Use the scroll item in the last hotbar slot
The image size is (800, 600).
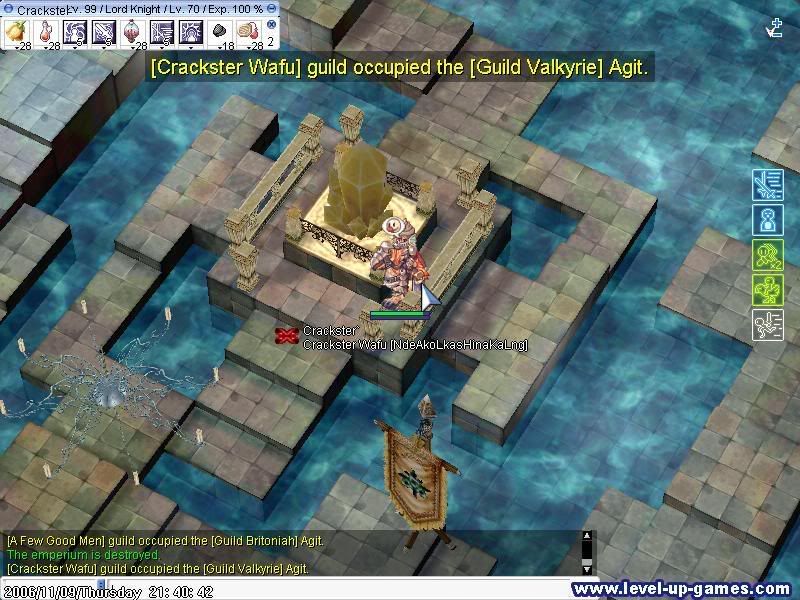(x=246, y=31)
